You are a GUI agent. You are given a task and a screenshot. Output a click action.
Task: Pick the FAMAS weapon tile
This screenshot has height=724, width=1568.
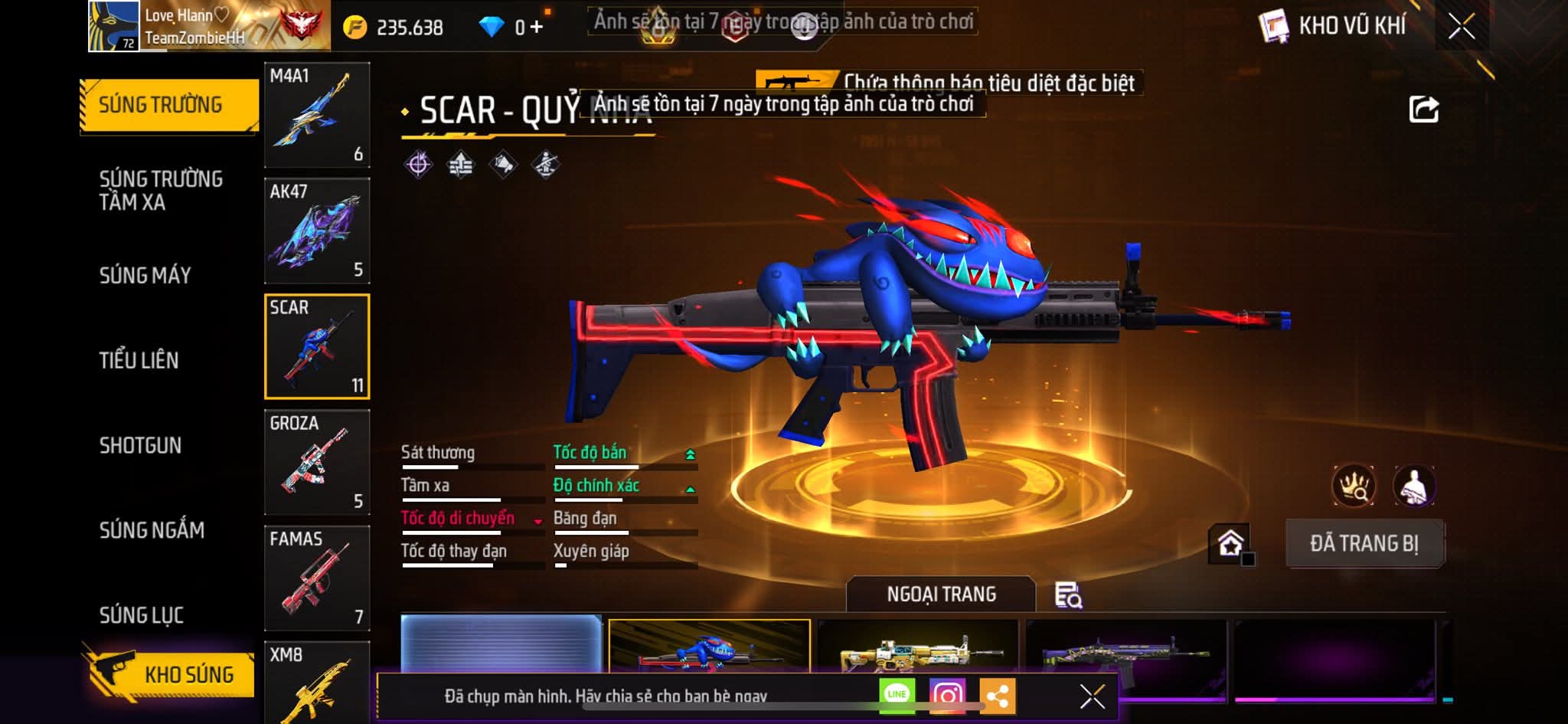(317, 578)
